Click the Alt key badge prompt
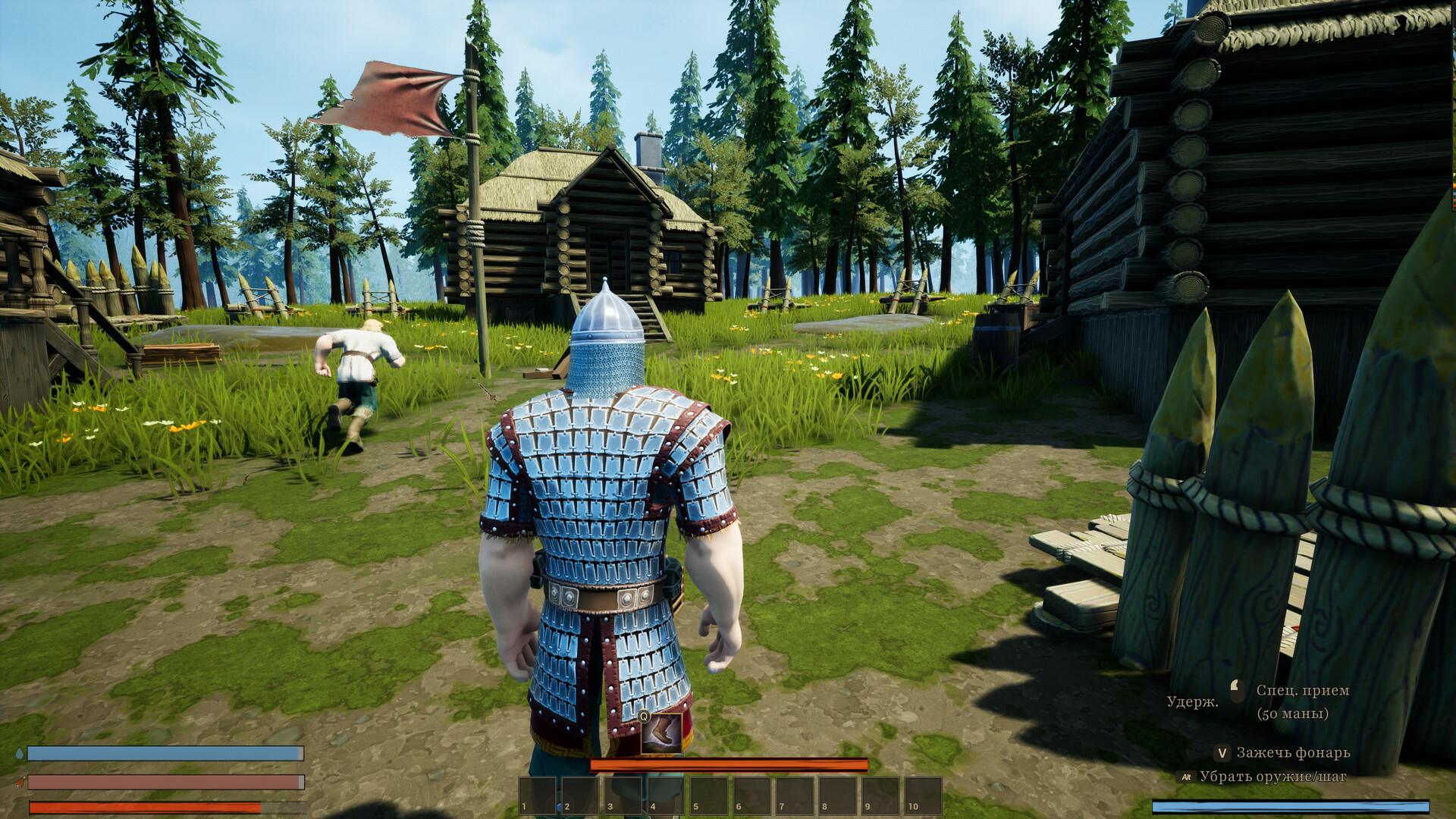 (x=1188, y=777)
